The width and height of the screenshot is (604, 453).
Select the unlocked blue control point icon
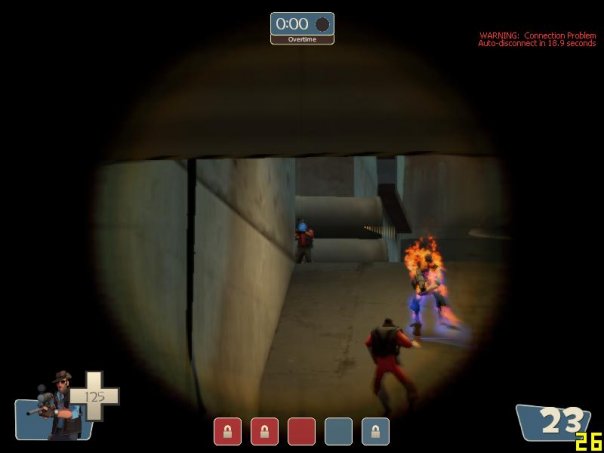pos(338,431)
